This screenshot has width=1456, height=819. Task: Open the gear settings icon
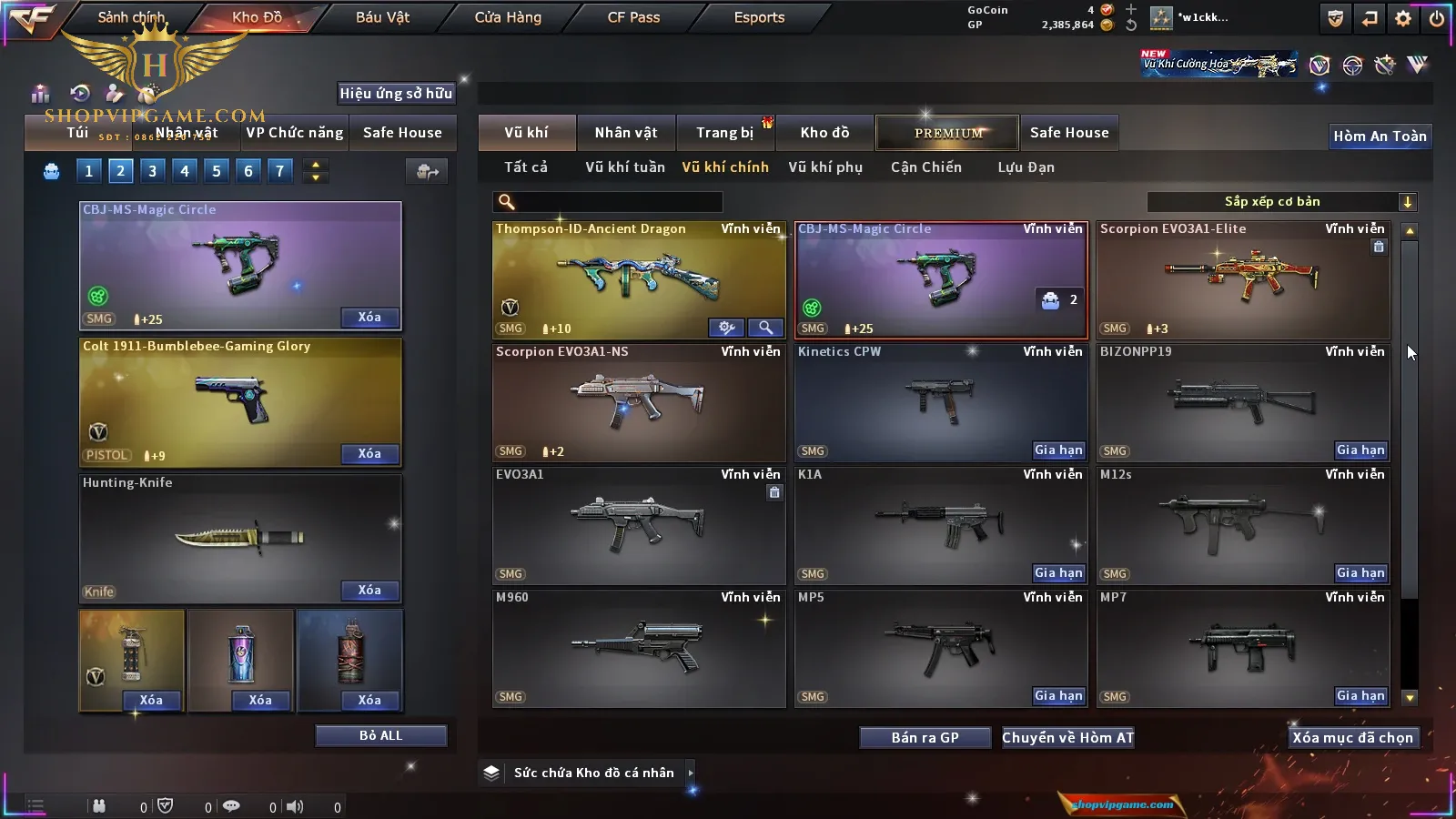[1403, 18]
